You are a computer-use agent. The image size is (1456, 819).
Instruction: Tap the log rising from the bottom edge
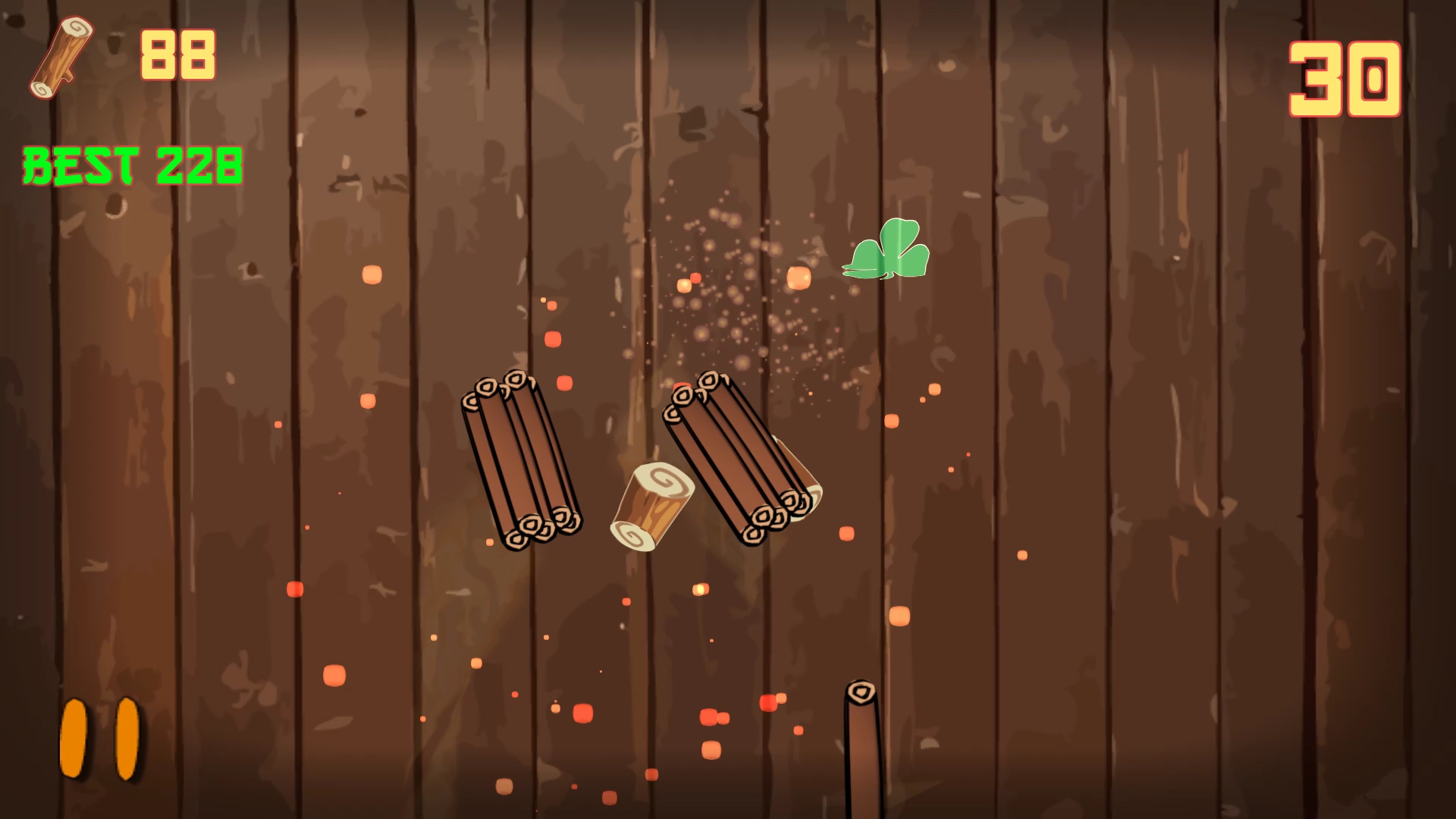click(x=861, y=751)
